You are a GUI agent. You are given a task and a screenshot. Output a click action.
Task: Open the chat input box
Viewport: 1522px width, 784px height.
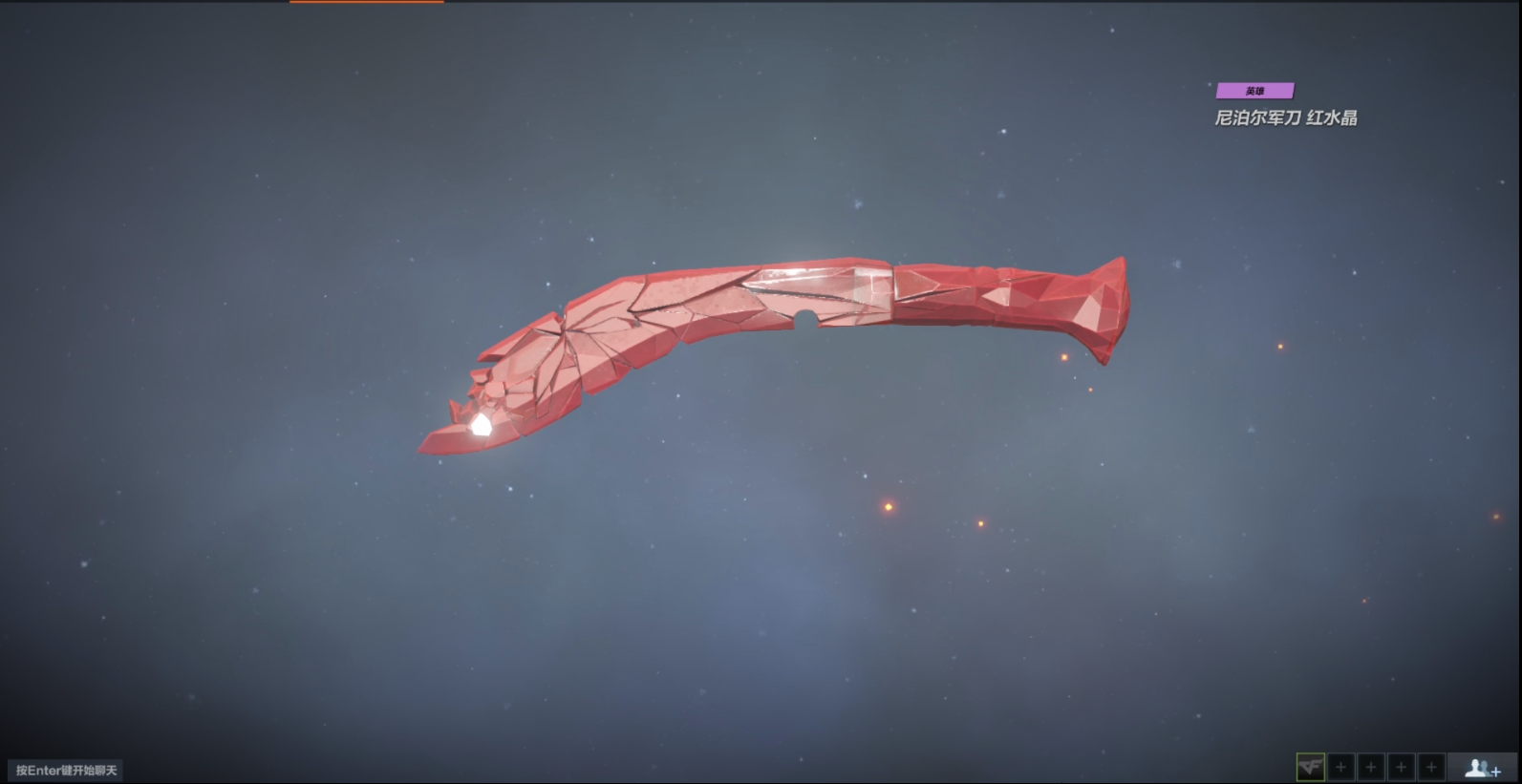tap(66, 770)
